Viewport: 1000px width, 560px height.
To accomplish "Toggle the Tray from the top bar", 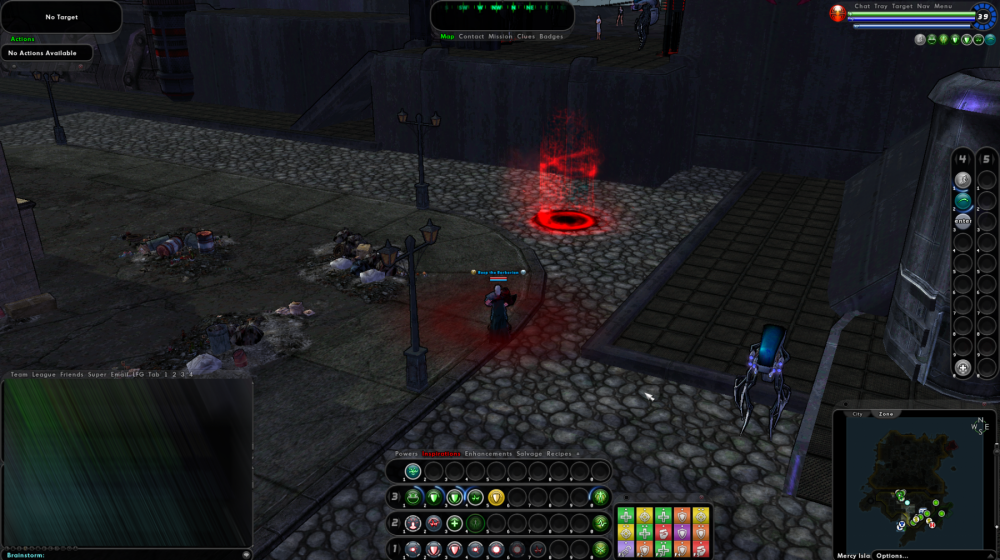I will pos(881,6).
